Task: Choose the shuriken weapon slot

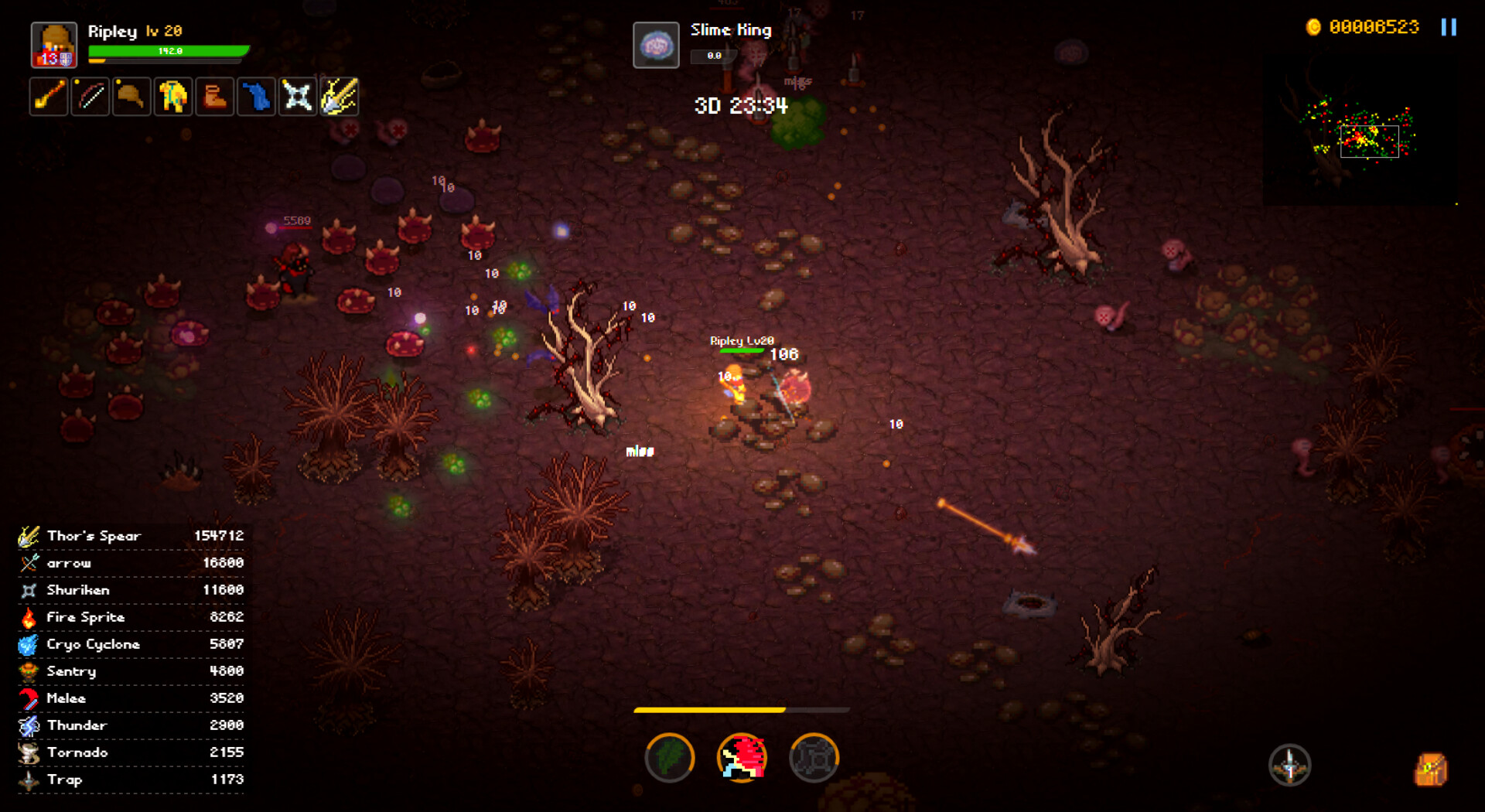Action: 298,97
